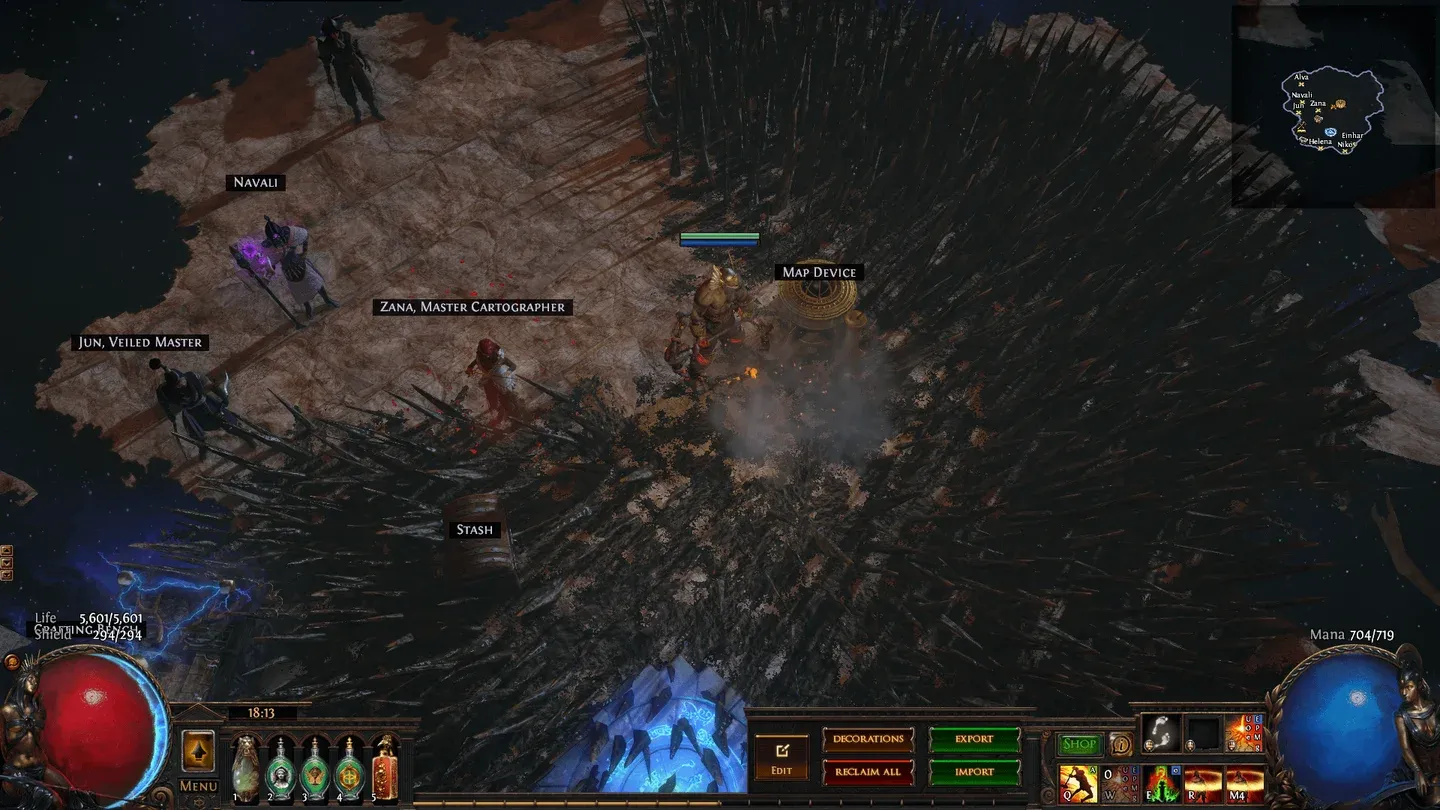Use the red ornate flask in slot 5
This screenshot has width=1440, height=810.
(385, 770)
